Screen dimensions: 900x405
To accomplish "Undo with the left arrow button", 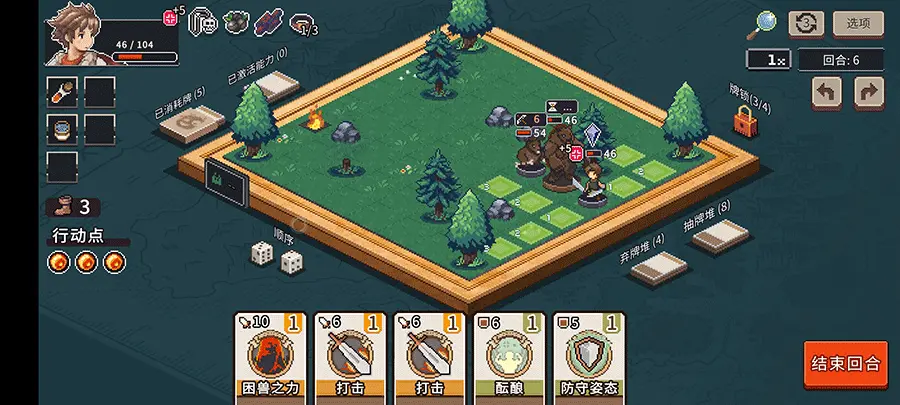I will [x=826, y=93].
